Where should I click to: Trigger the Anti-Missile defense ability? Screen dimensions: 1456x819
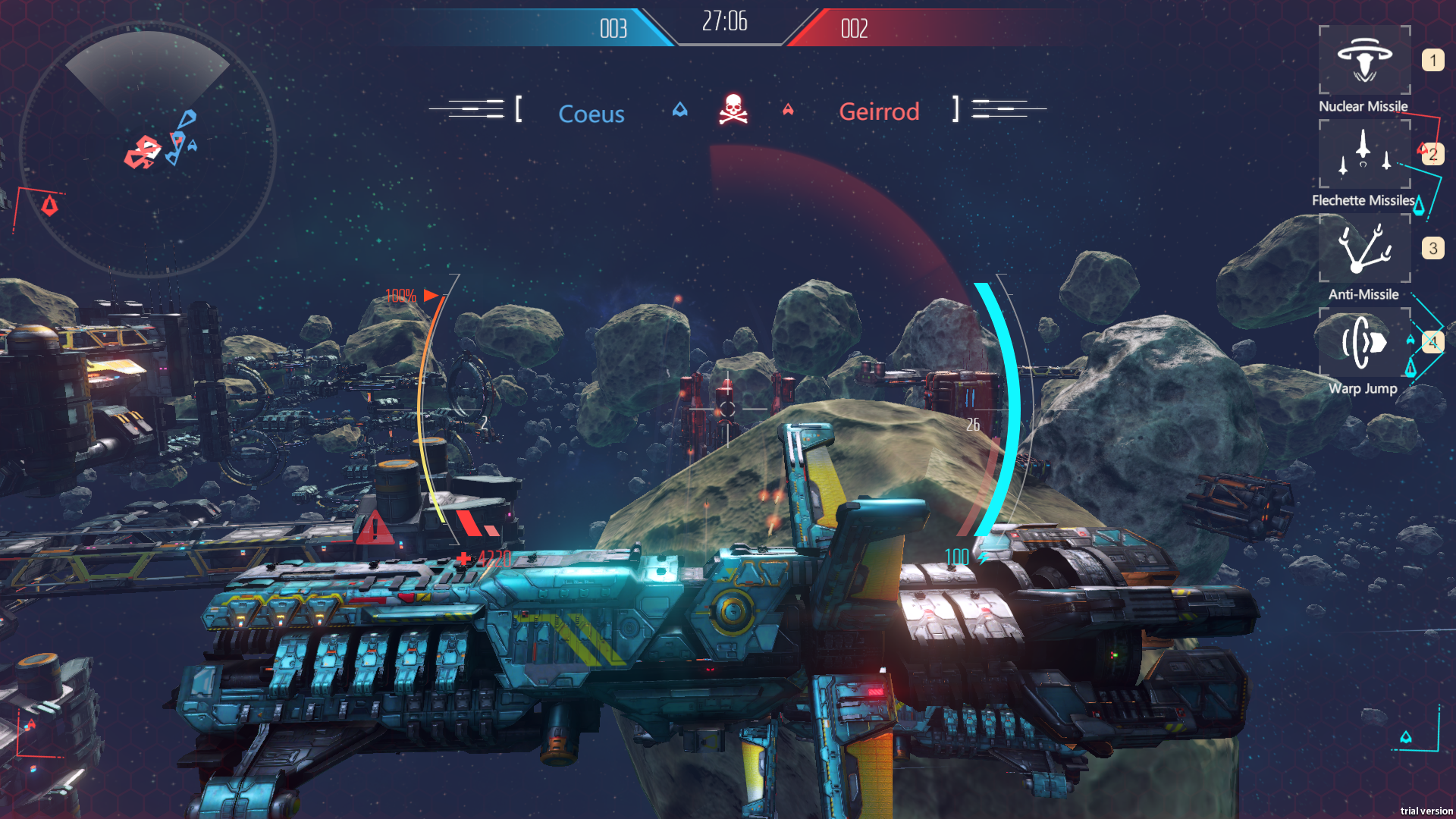tap(1364, 248)
